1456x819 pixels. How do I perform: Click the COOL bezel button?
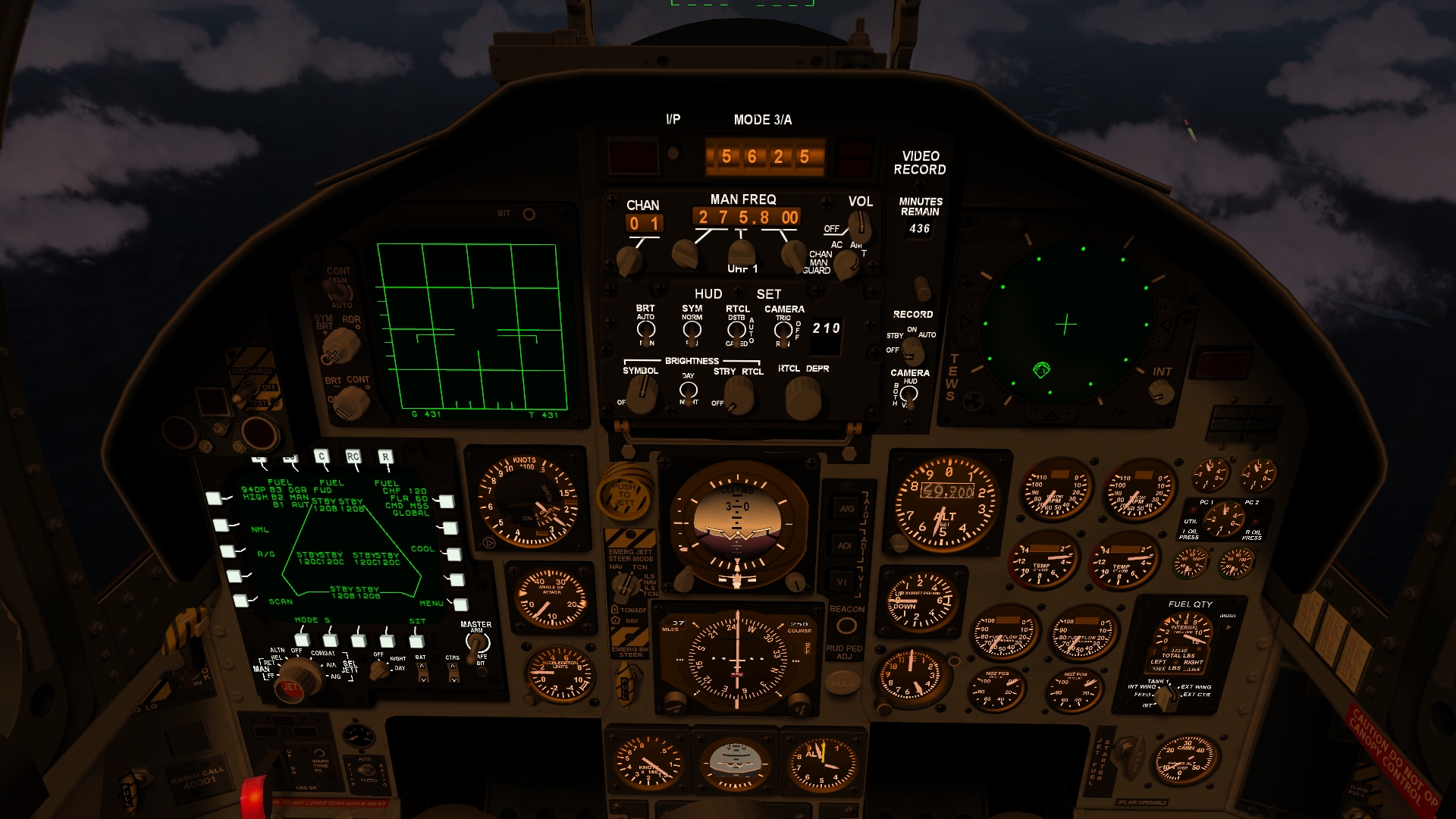pyautogui.click(x=453, y=554)
